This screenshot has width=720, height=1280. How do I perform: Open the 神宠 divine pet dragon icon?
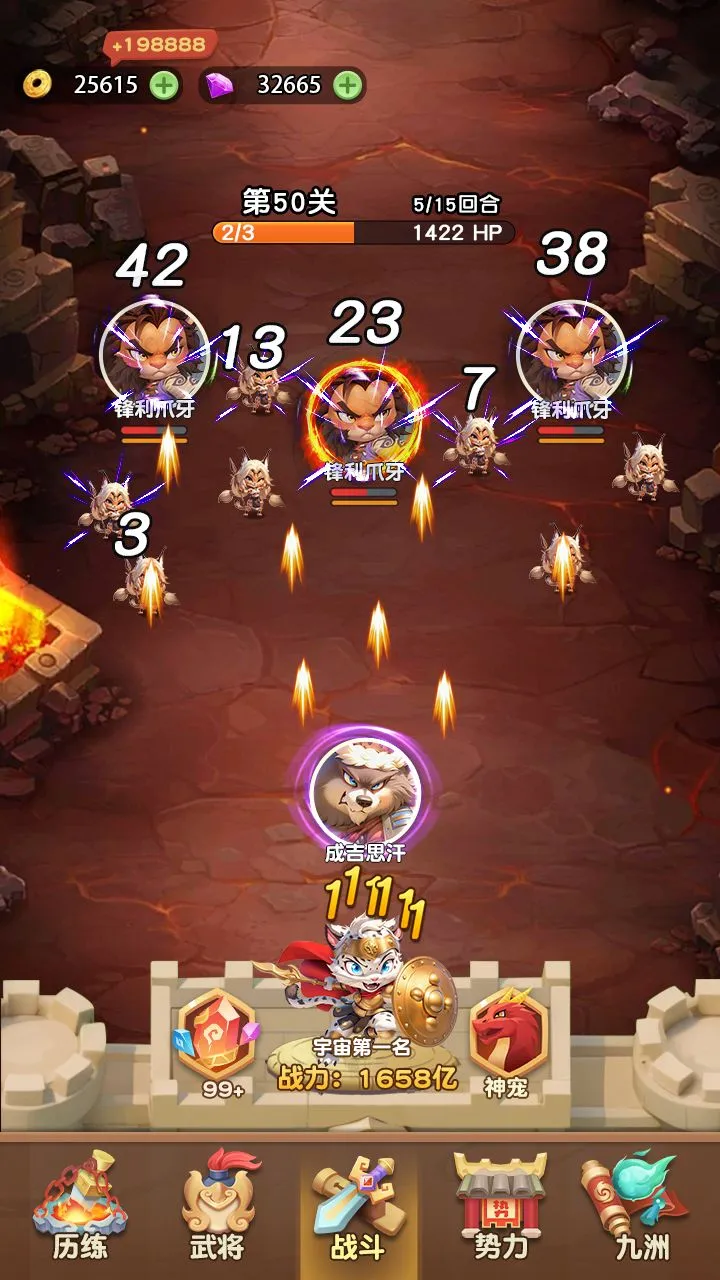tap(507, 1041)
